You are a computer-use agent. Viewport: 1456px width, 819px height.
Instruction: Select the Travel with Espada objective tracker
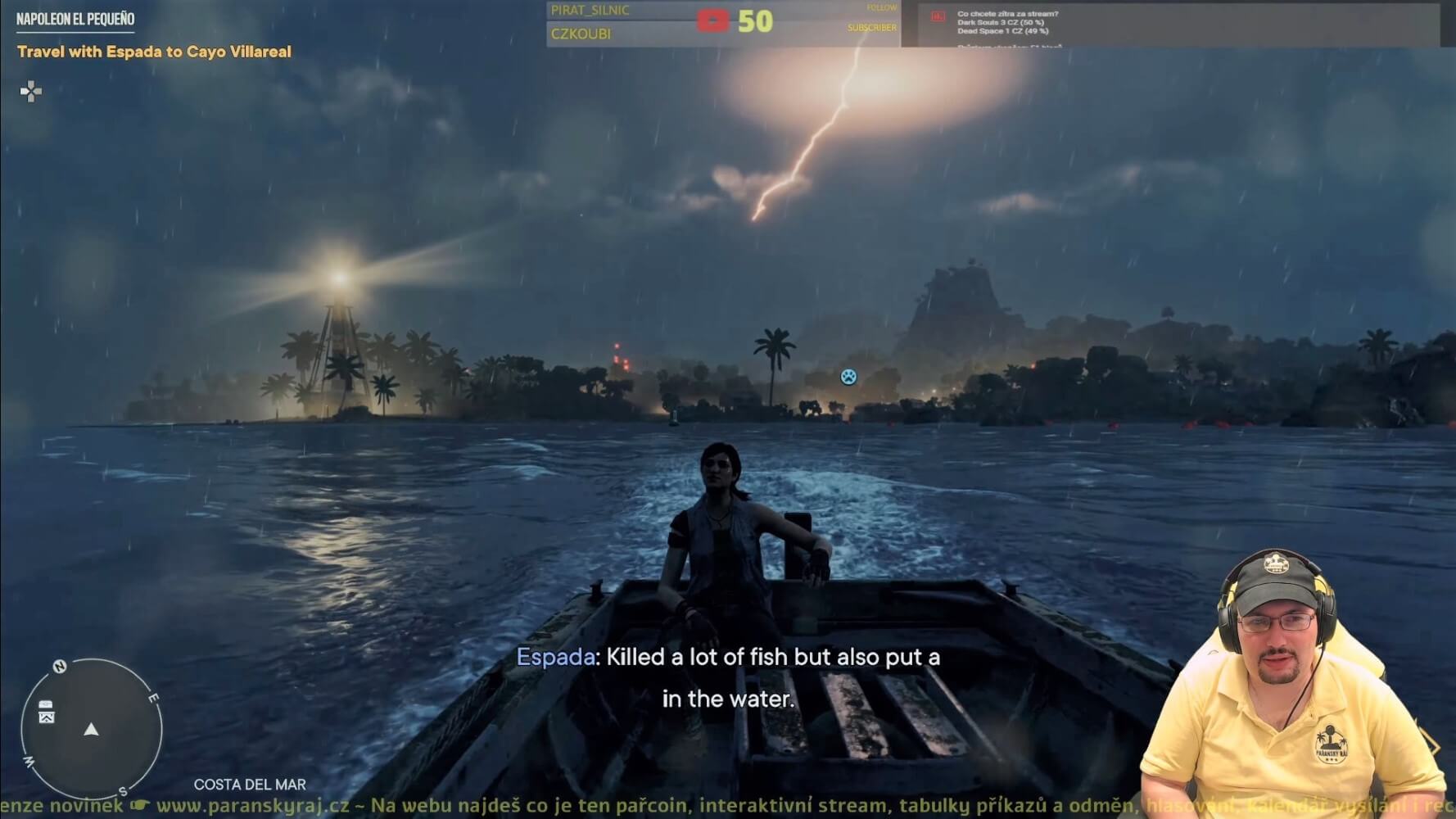tap(154, 52)
